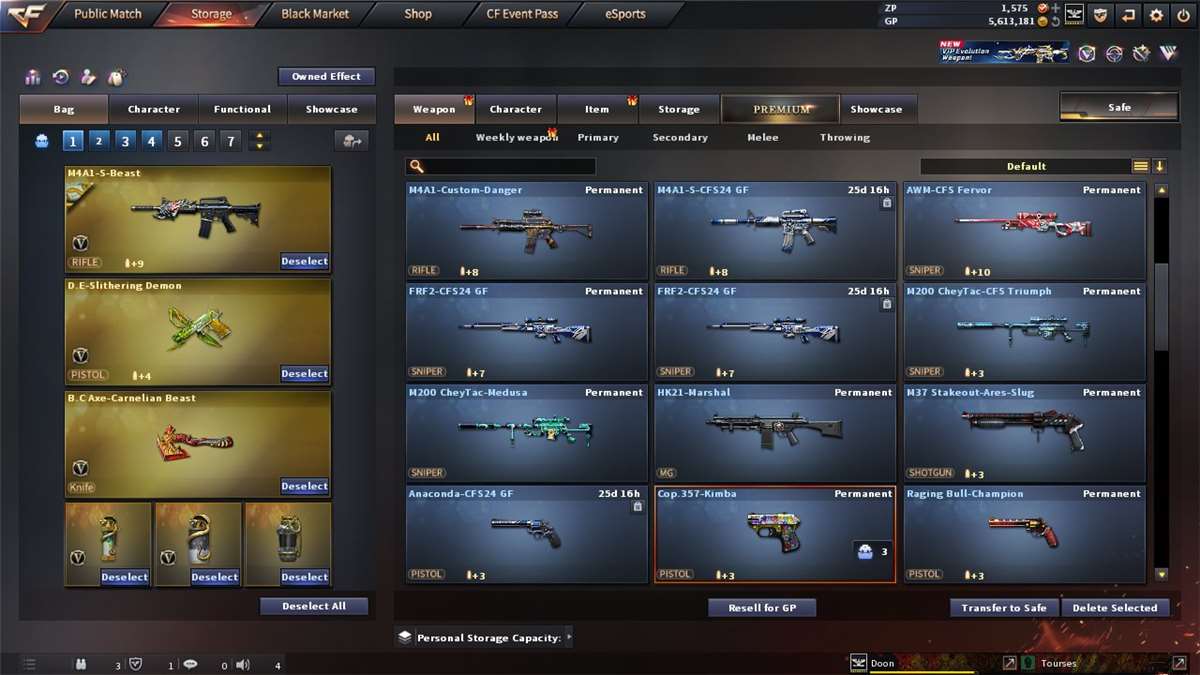The image size is (1200, 675).
Task: Open the CF Event Pass page
Action: click(522, 14)
